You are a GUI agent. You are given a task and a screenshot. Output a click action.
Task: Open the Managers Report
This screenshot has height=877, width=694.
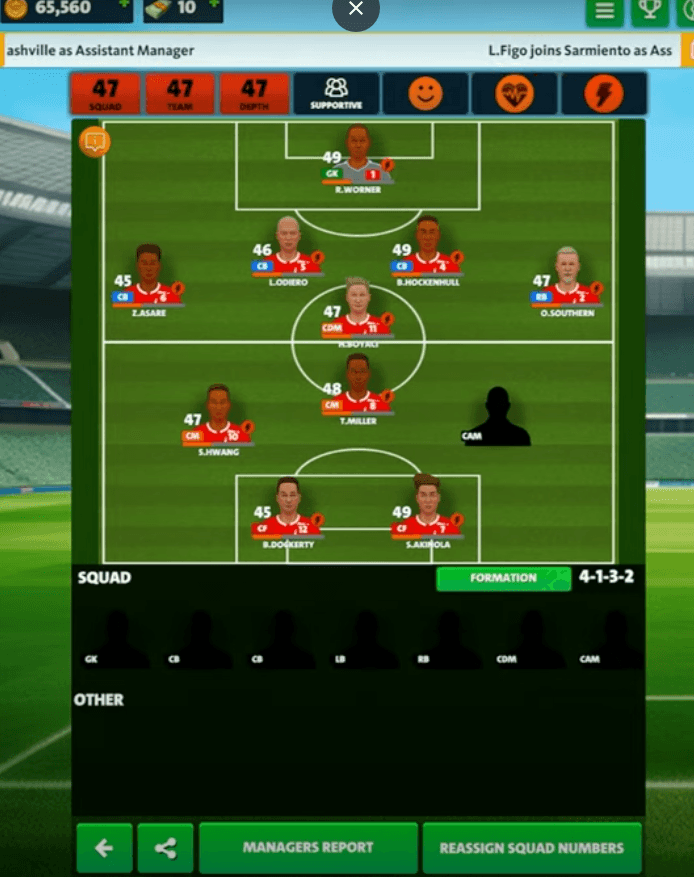pyautogui.click(x=308, y=848)
